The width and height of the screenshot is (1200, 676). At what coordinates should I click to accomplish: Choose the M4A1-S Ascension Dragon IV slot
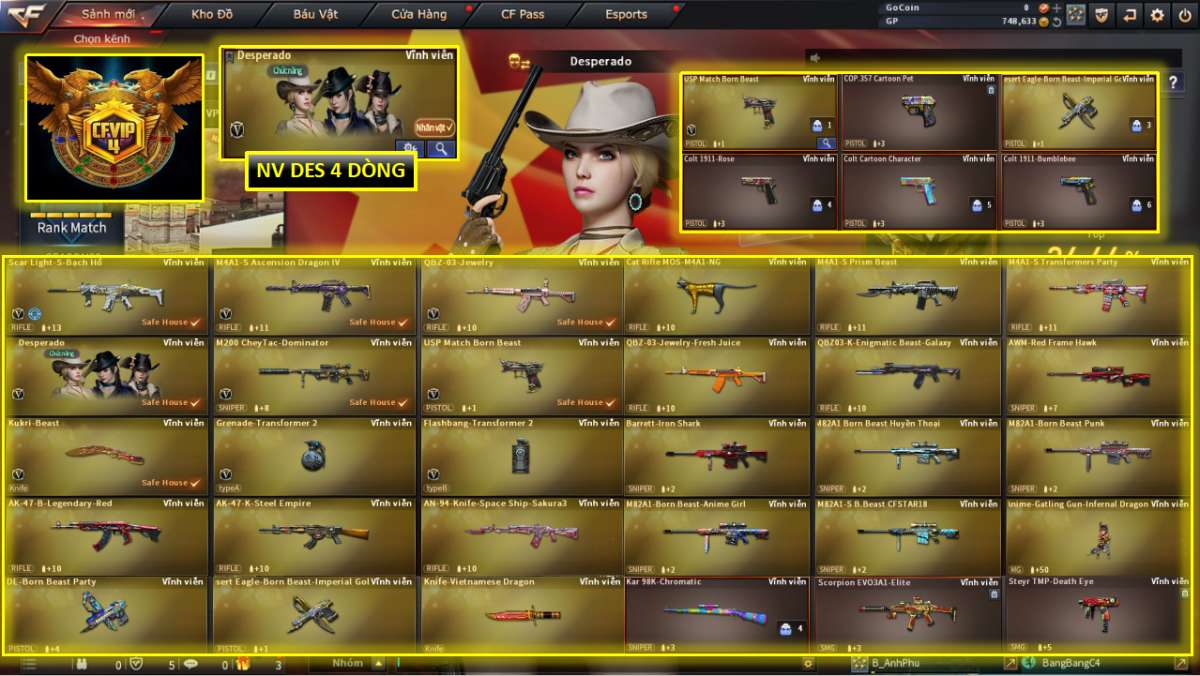point(314,295)
